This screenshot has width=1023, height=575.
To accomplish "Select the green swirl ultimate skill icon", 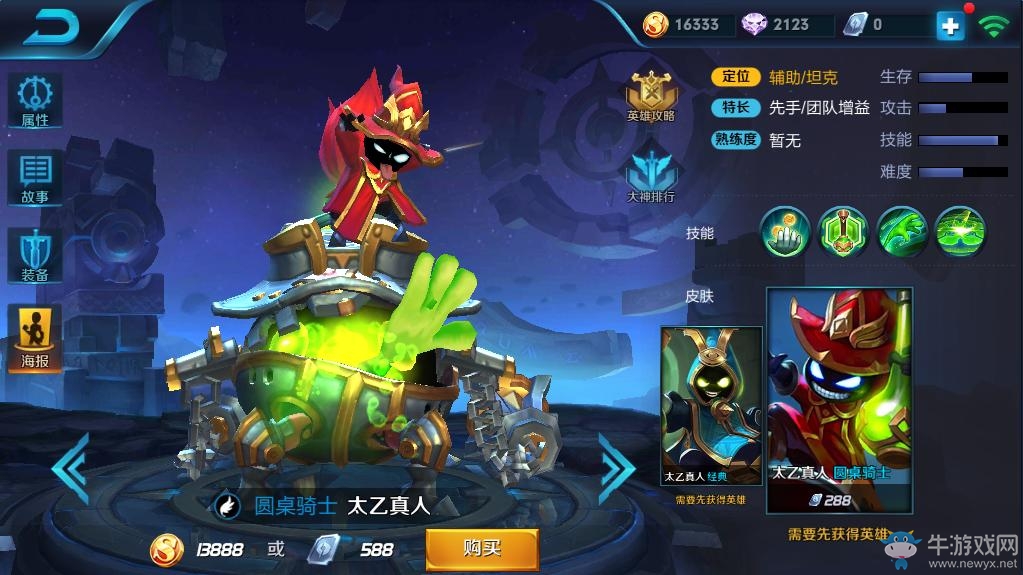I will click(960, 231).
